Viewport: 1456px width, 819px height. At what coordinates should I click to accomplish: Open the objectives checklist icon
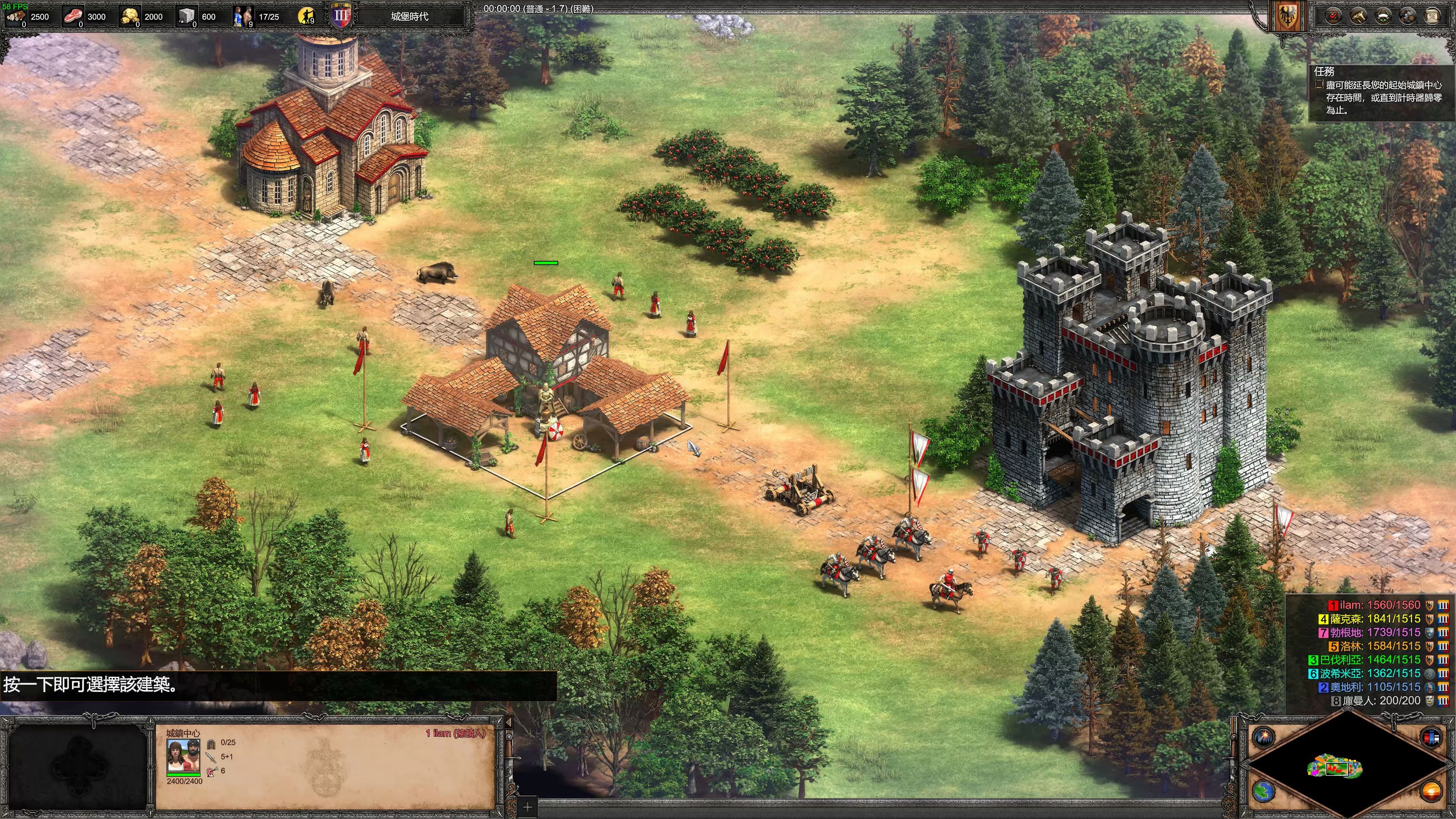pyautogui.click(x=1333, y=16)
